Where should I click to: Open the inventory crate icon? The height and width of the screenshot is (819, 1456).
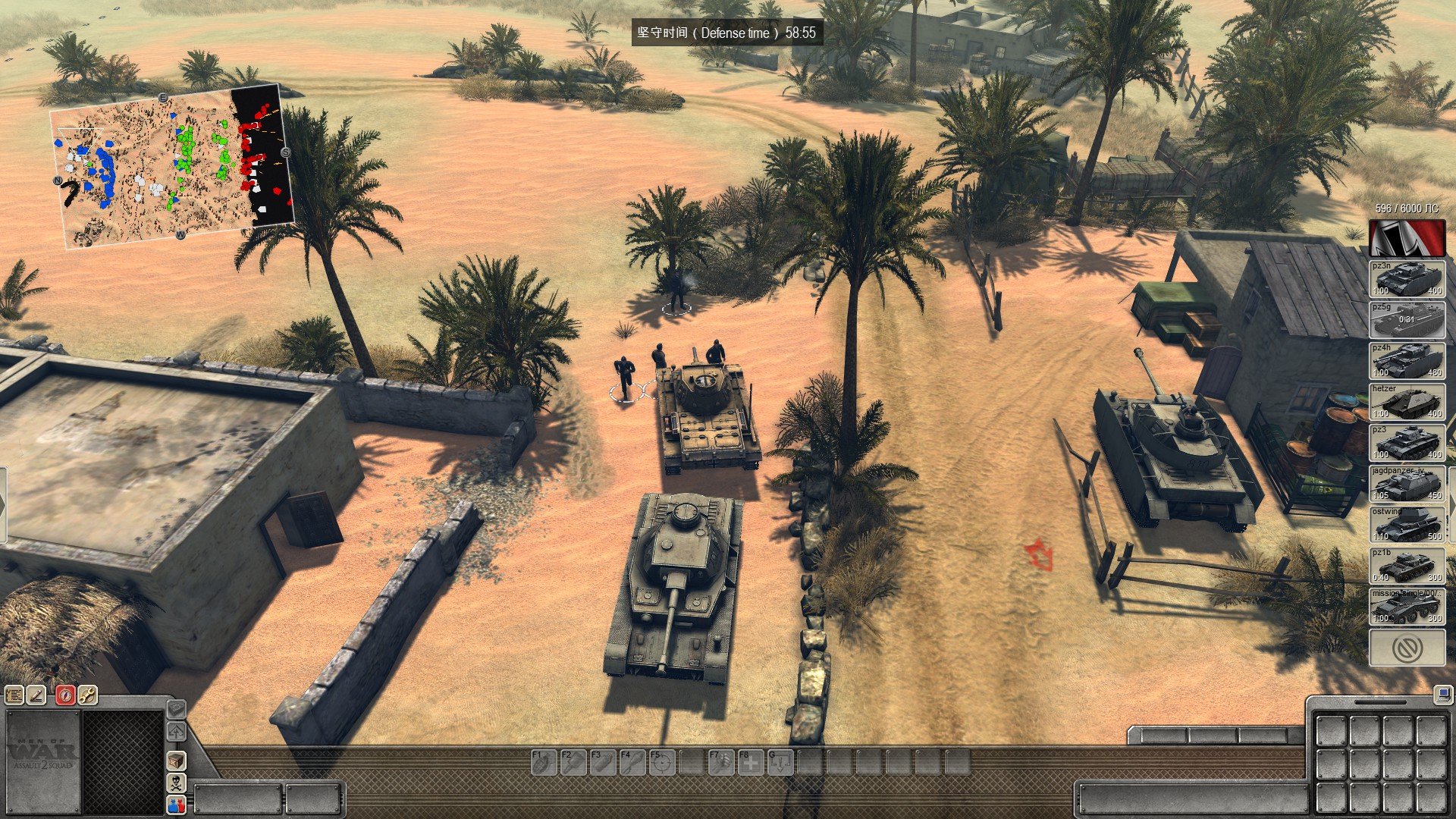[x=176, y=760]
